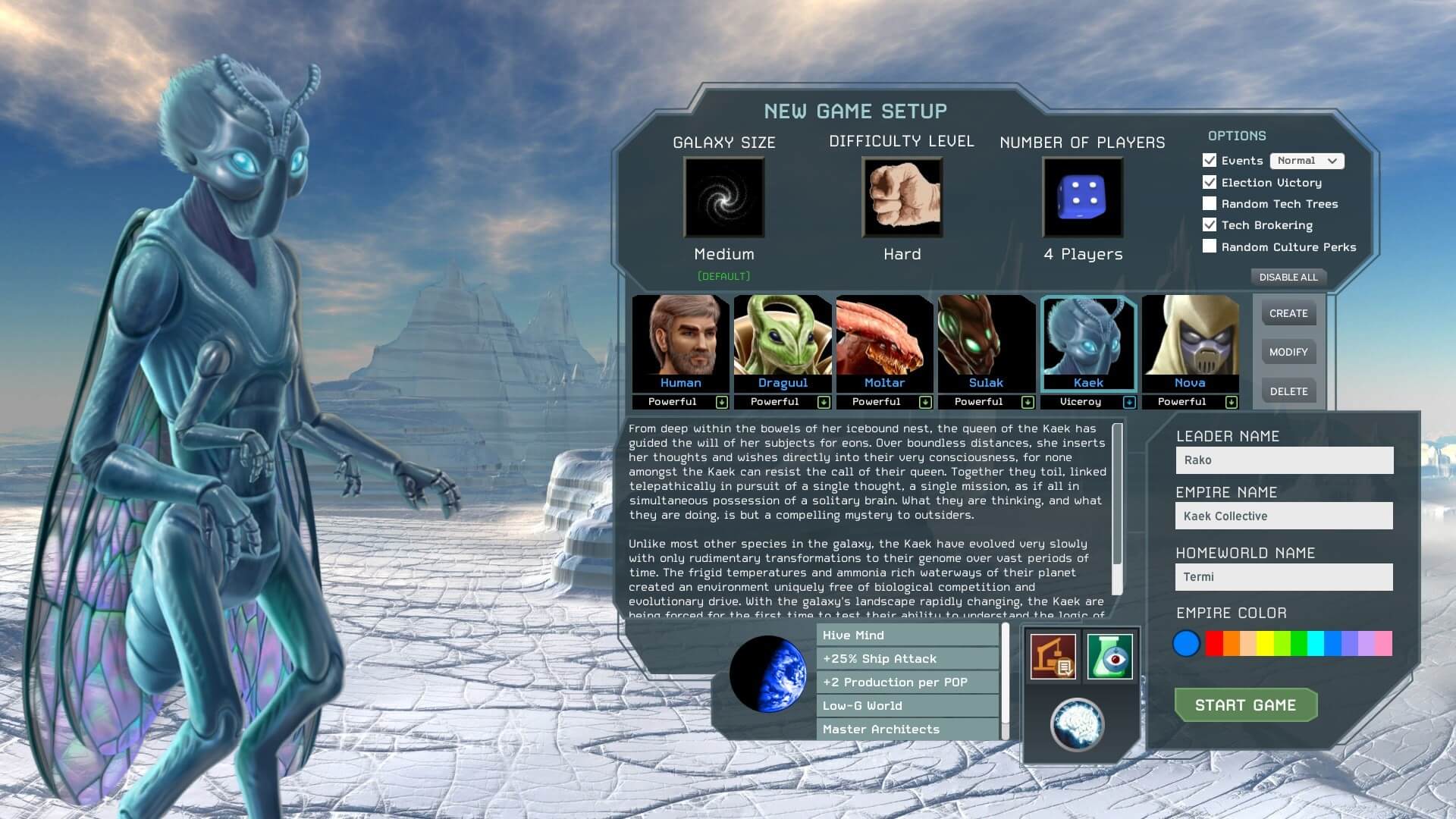Change difficulty via the fist icon
Viewport: 1456px width, 819px height.
902,197
